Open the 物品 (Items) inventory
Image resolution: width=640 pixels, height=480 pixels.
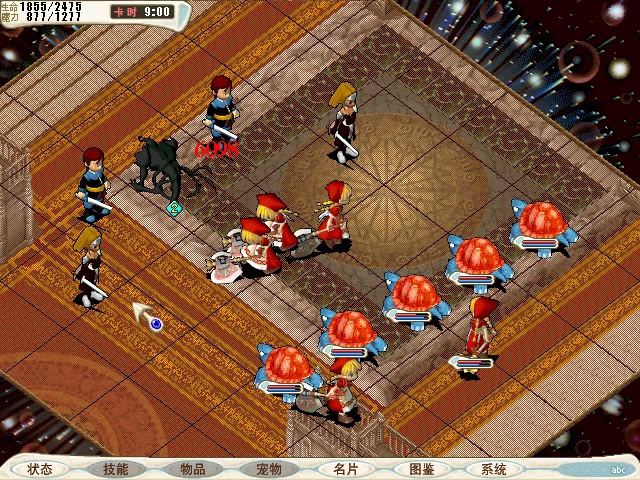192,469
